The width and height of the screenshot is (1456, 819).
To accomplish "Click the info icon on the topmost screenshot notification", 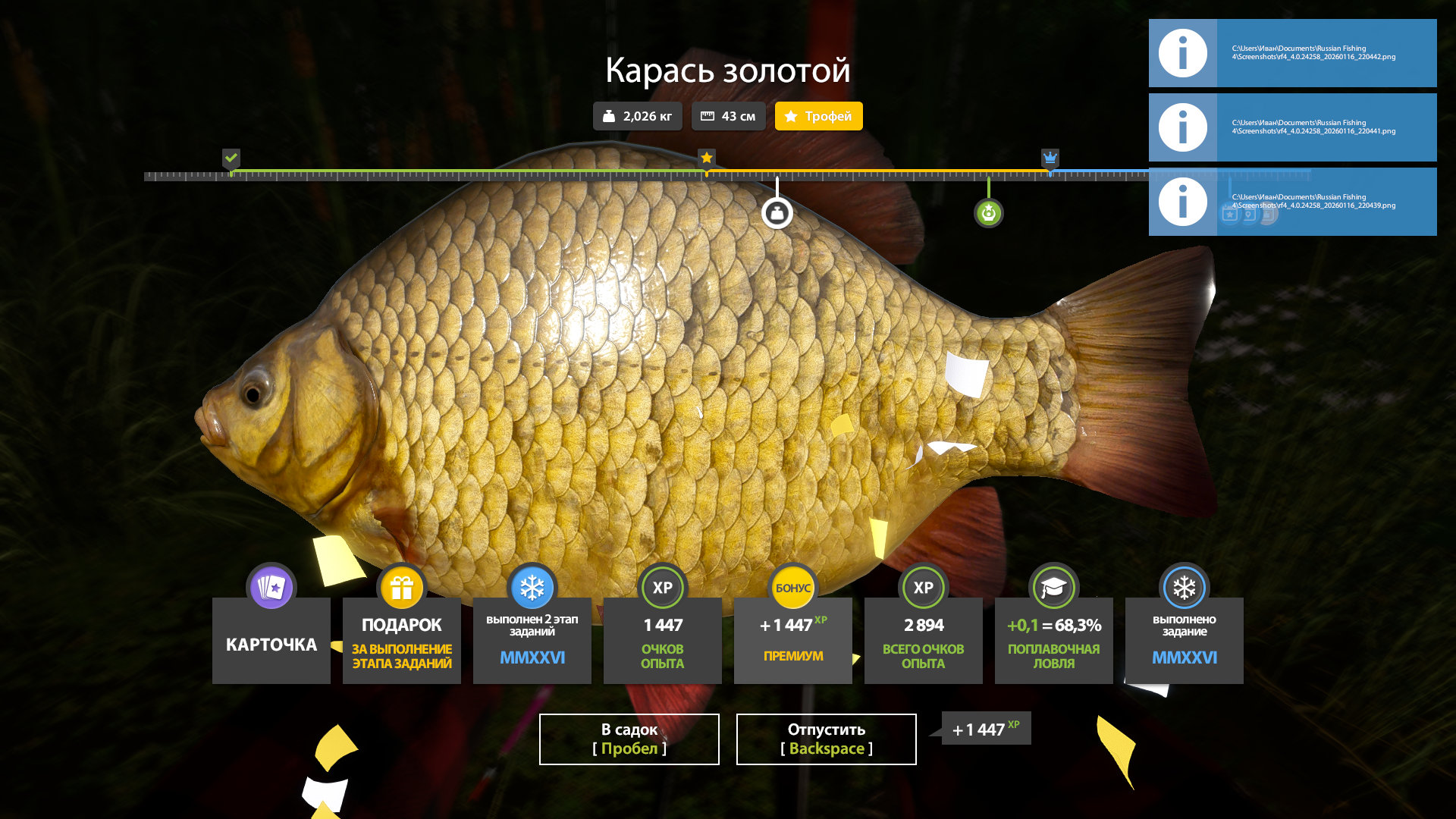I will [x=1182, y=53].
